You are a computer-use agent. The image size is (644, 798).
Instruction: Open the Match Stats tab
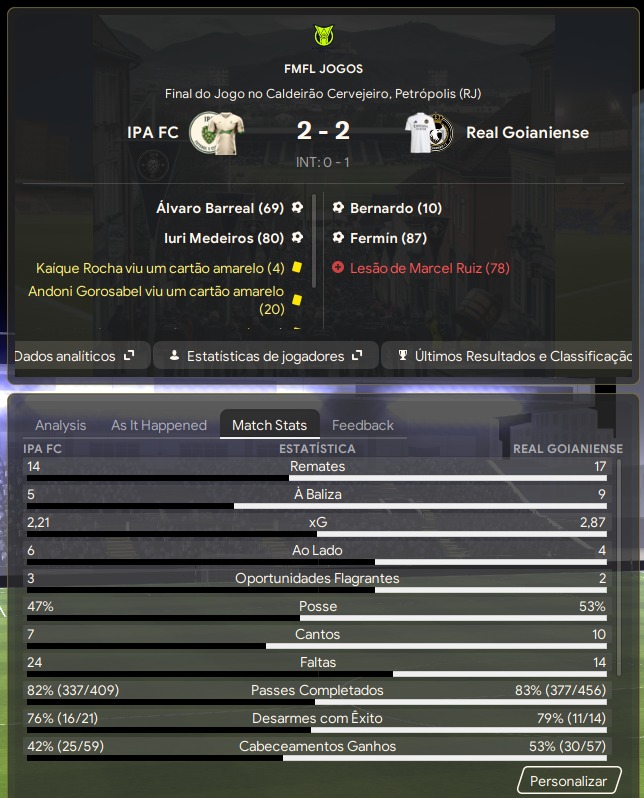click(x=270, y=425)
